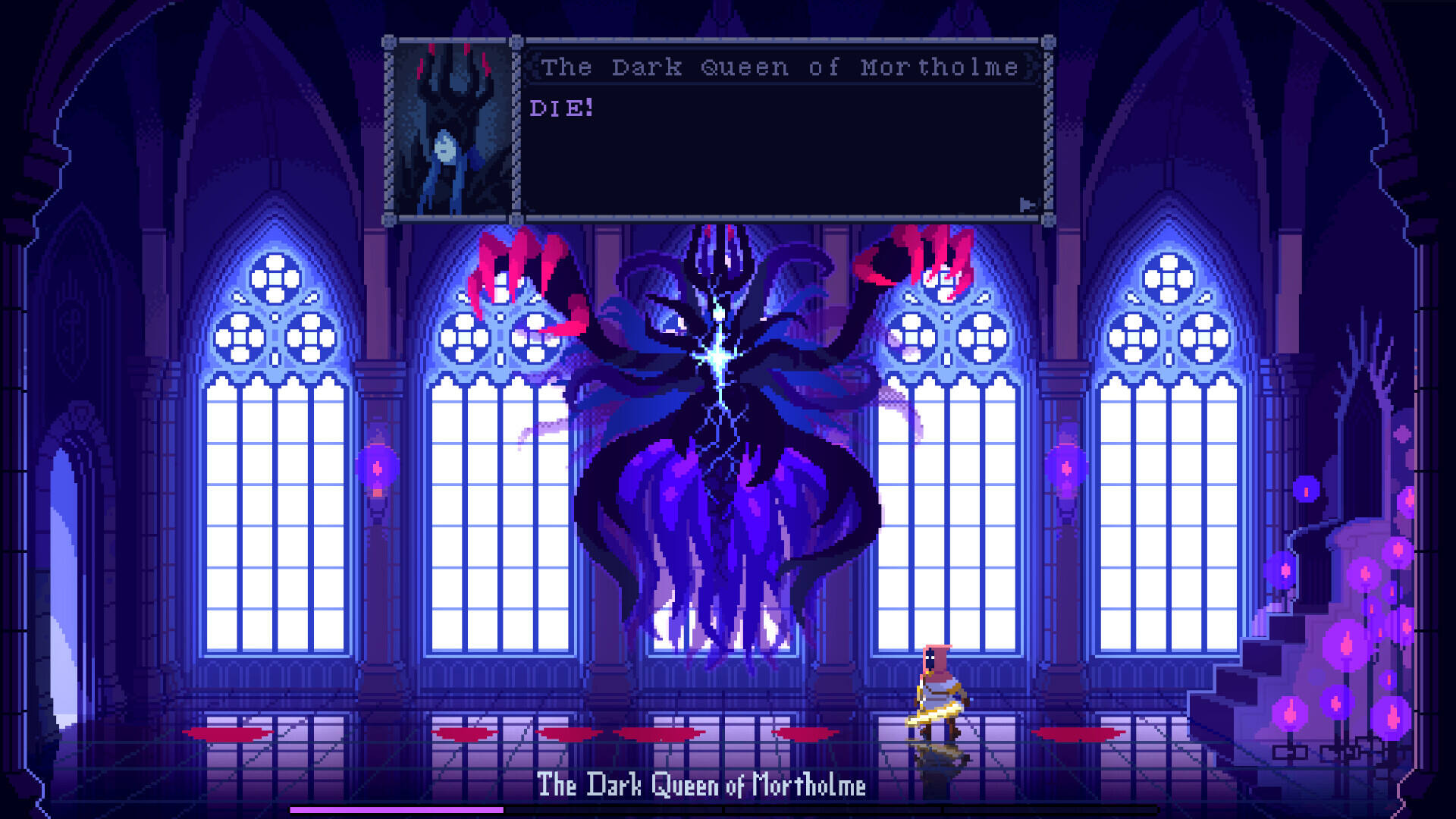Click the Dark Queen speaker portrait
This screenshot has height=819, width=1456.
453,130
